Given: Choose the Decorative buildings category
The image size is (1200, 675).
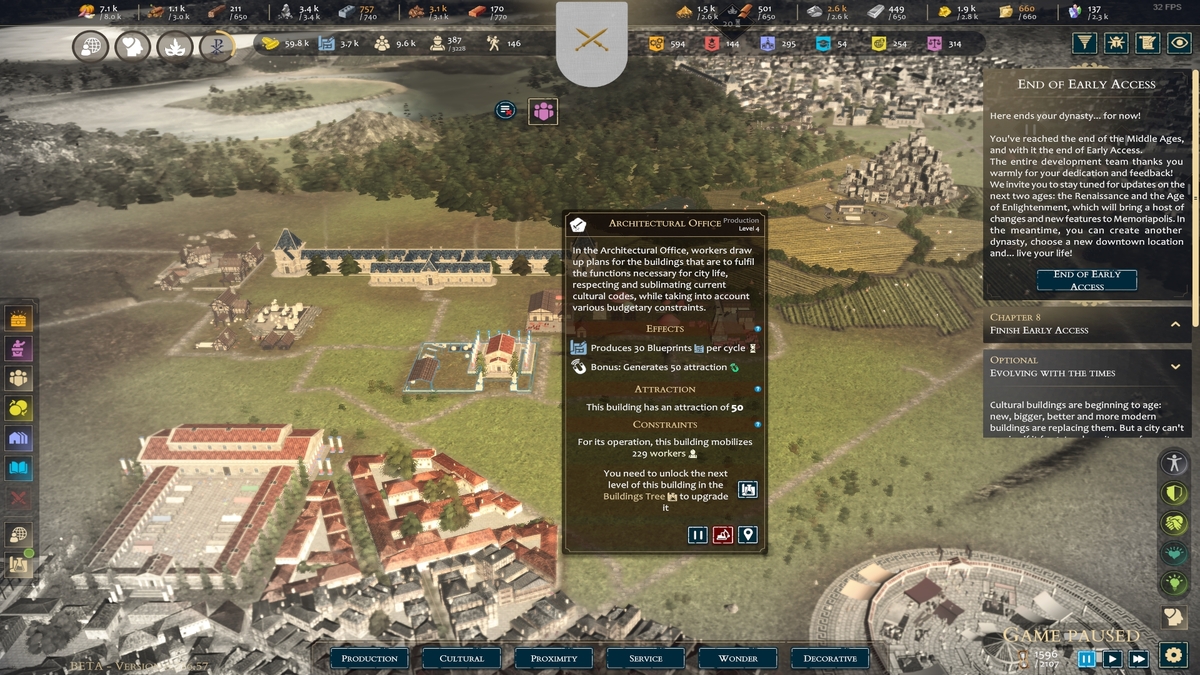Looking at the screenshot, I should [x=830, y=658].
